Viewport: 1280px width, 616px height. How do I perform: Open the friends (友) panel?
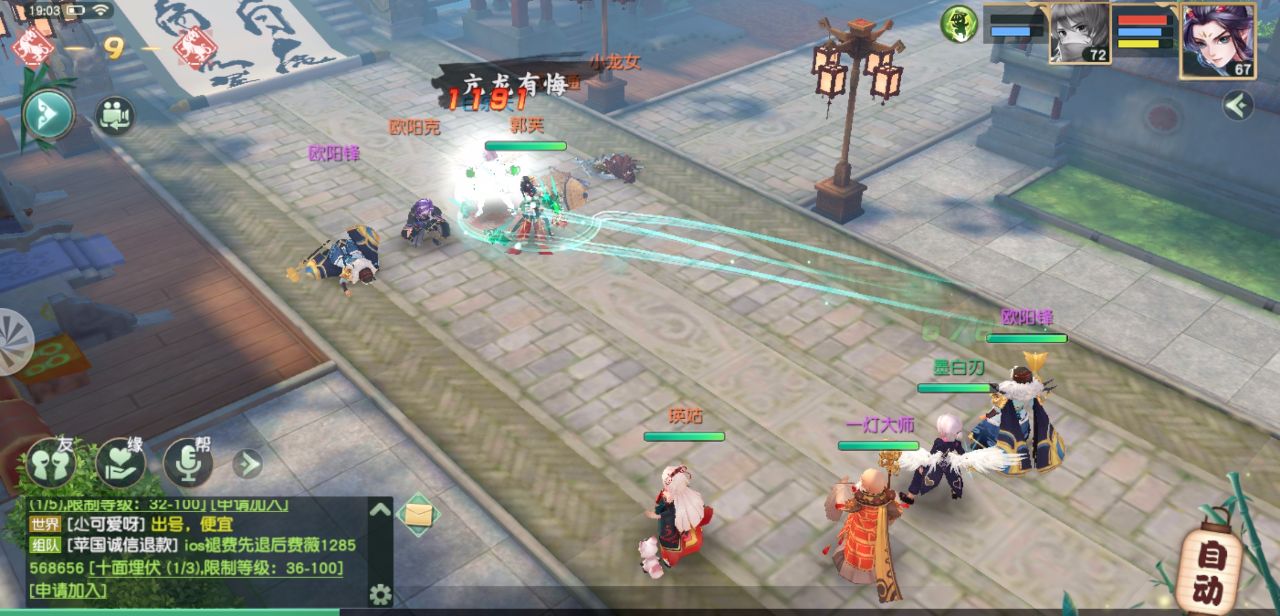pos(51,463)
